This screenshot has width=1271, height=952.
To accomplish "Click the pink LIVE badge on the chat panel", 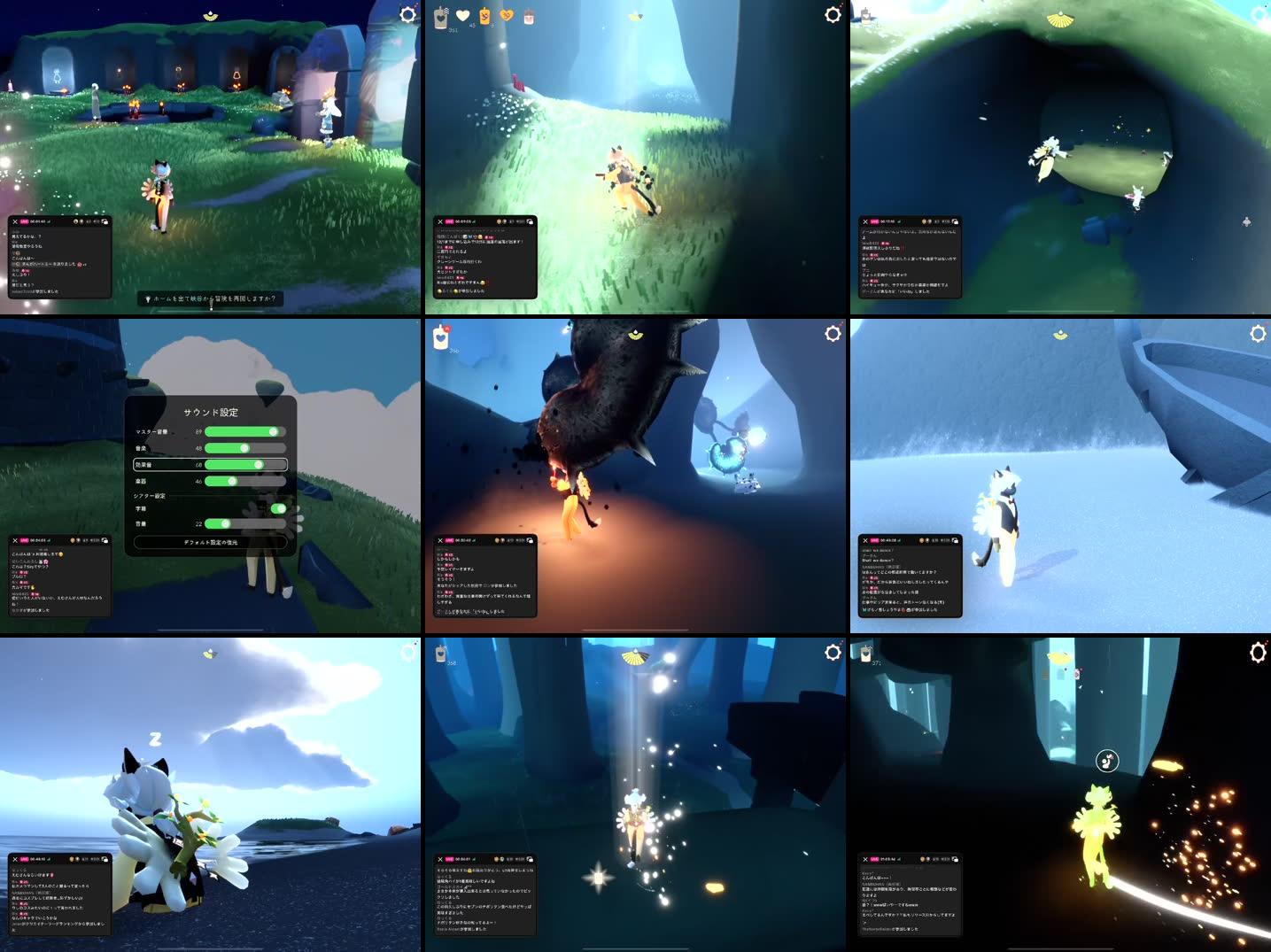I will [x=25, y=221].
